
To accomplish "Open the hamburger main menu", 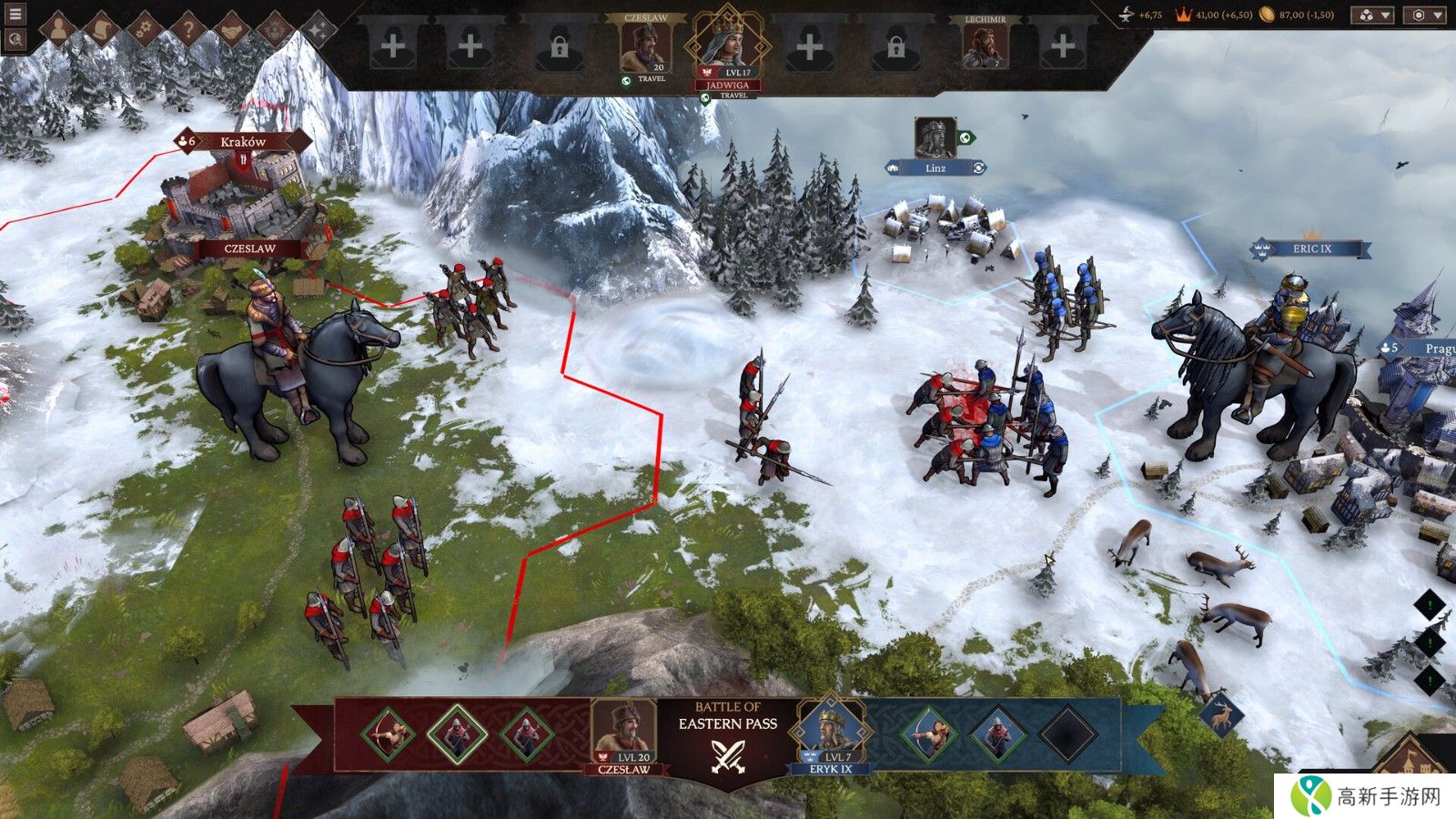I will pos(15,15).
